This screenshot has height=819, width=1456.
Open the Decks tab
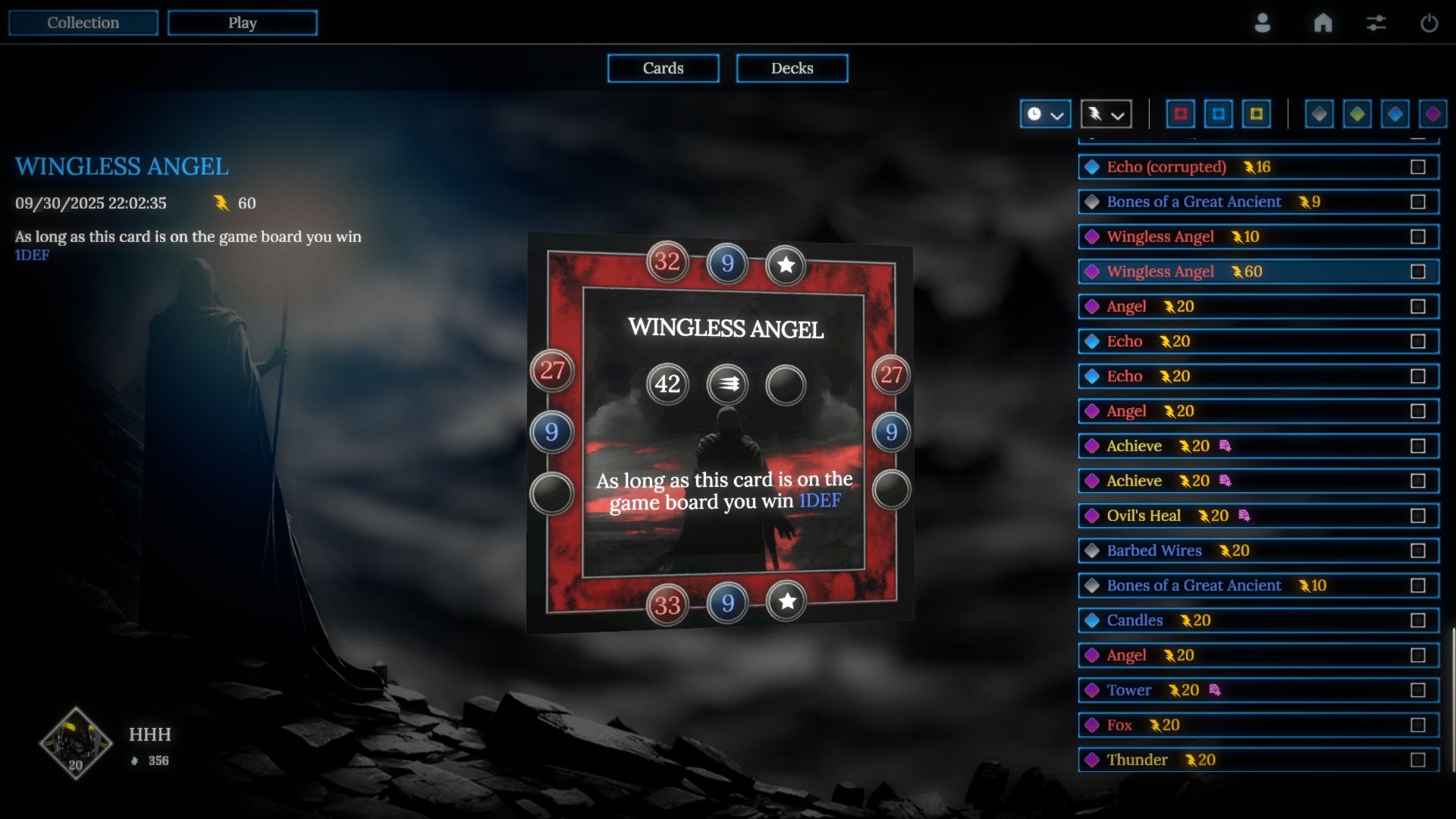click(x=792, y=68)
